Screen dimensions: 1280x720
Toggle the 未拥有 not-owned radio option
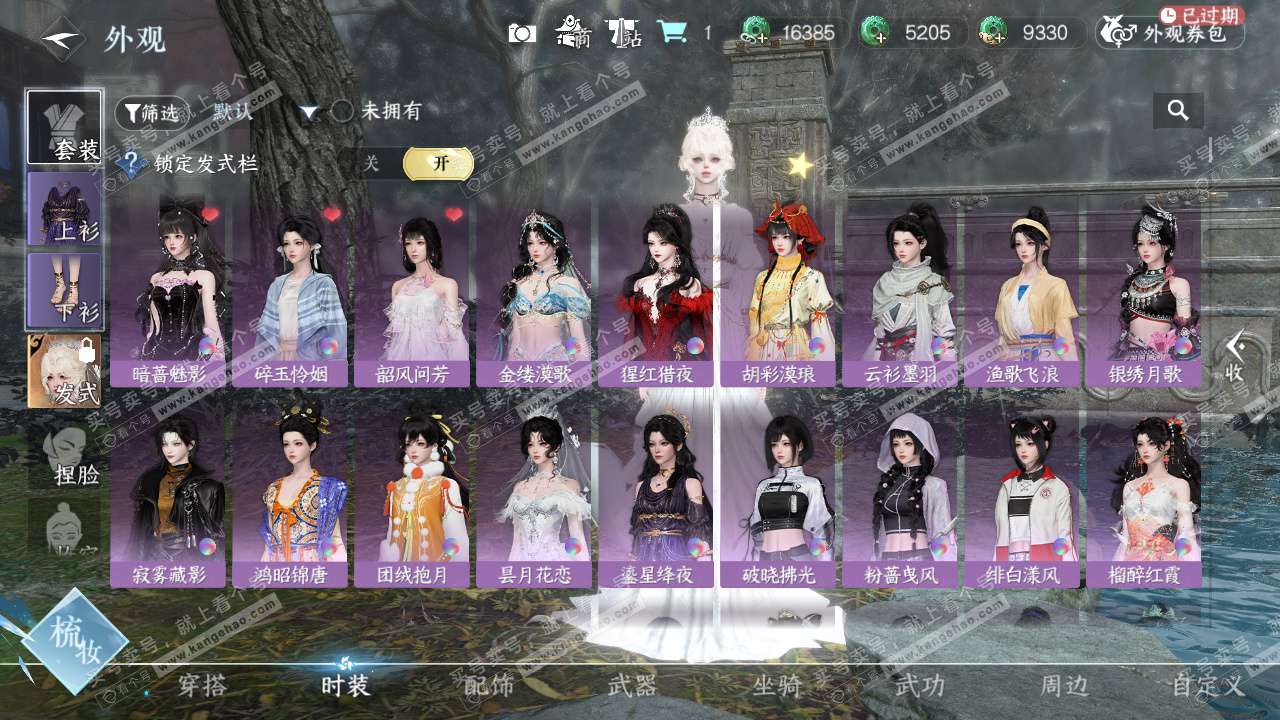click(x=343, y=111)
